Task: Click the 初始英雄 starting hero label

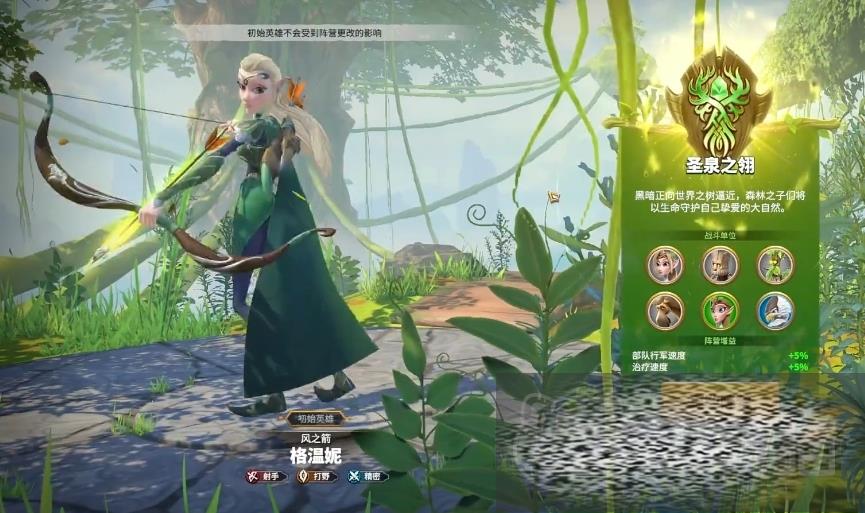Action: click(x=316, y=418)
